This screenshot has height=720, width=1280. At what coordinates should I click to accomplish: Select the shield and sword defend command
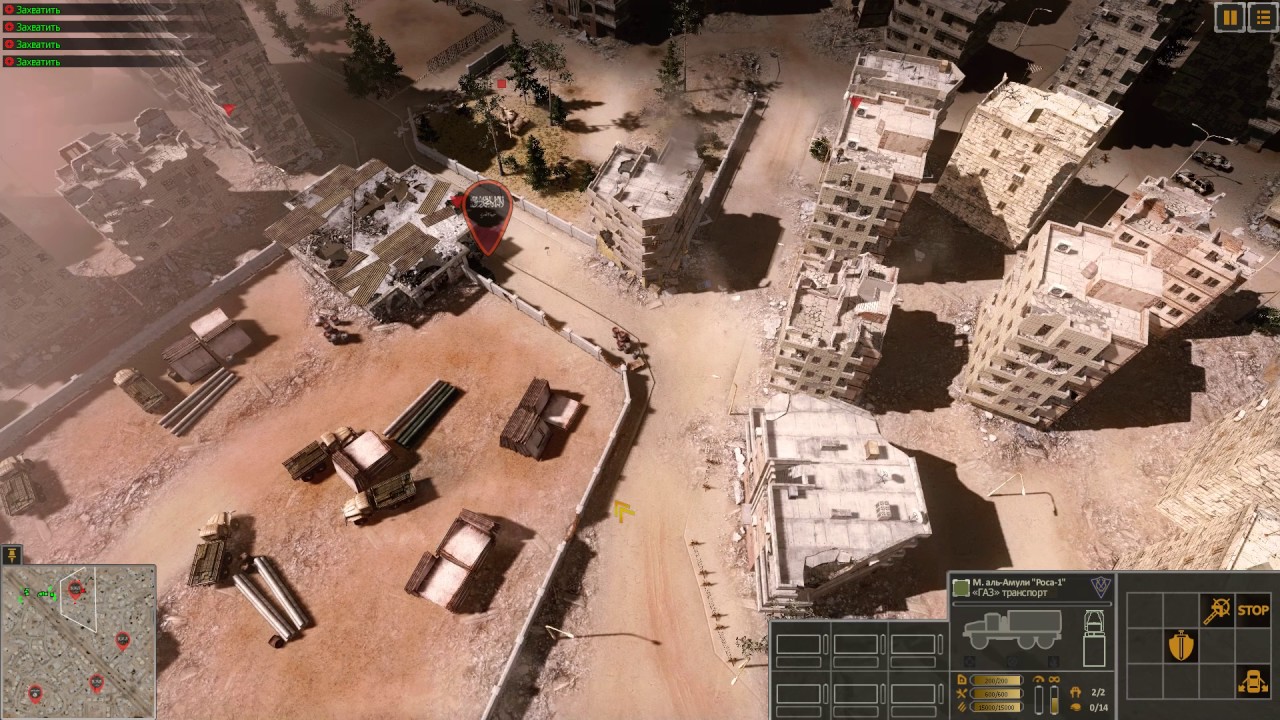[1182, 646]
